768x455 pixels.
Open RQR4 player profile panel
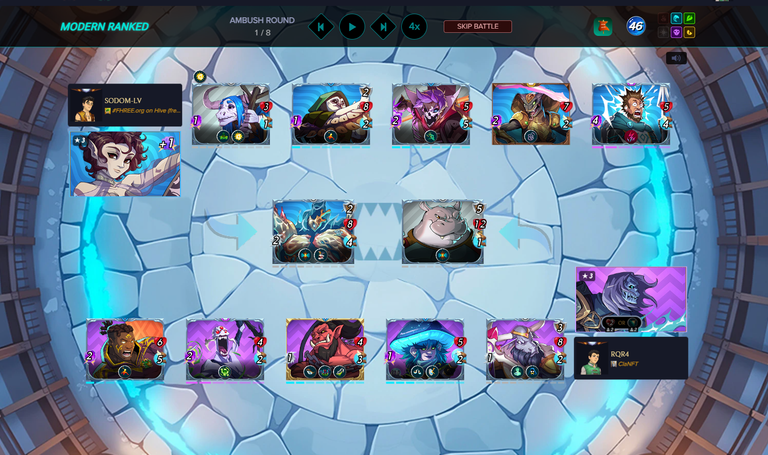point(631,358)
